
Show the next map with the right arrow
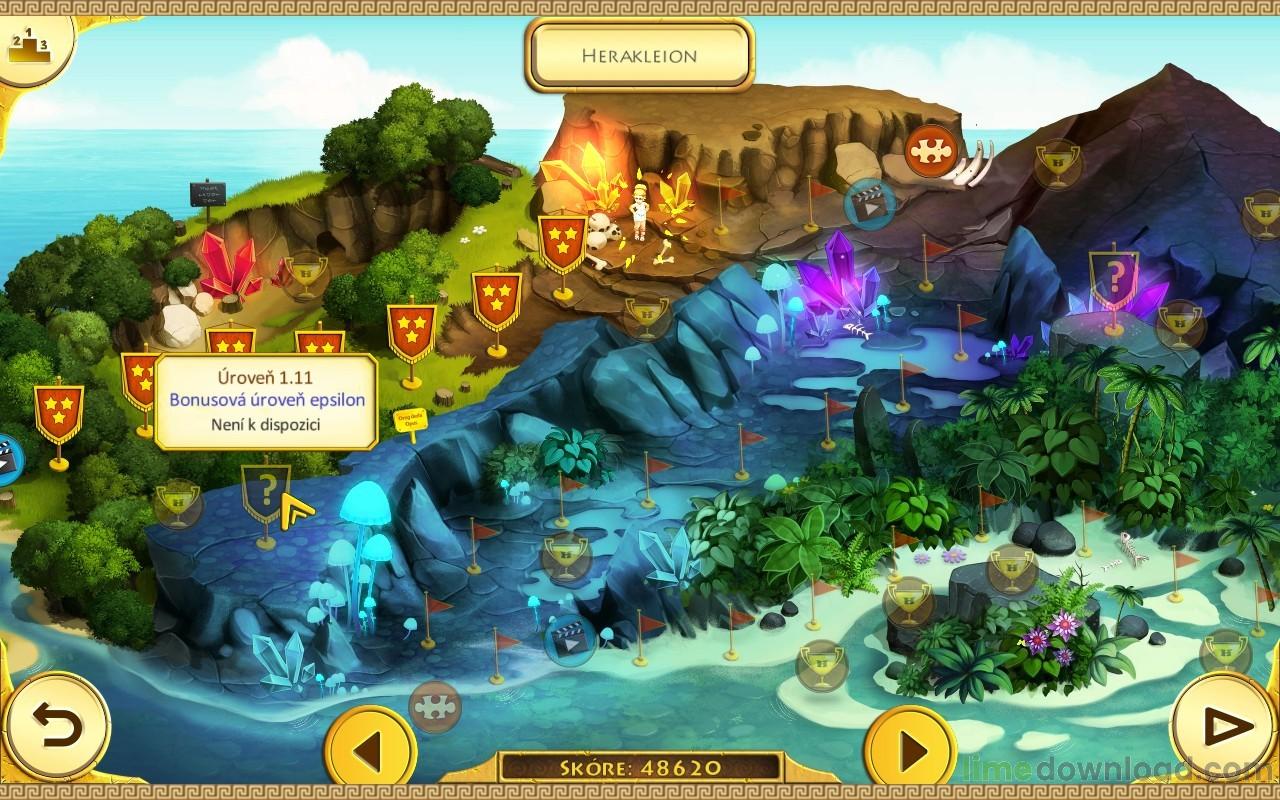coord(910,752)
